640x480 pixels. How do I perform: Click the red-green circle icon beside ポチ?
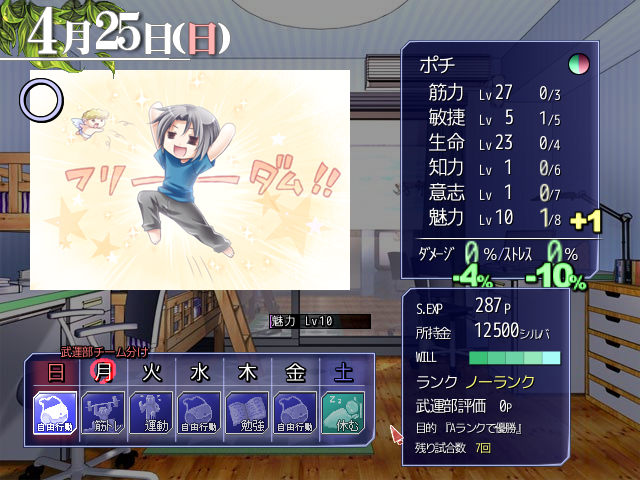(x=578, y=65)
